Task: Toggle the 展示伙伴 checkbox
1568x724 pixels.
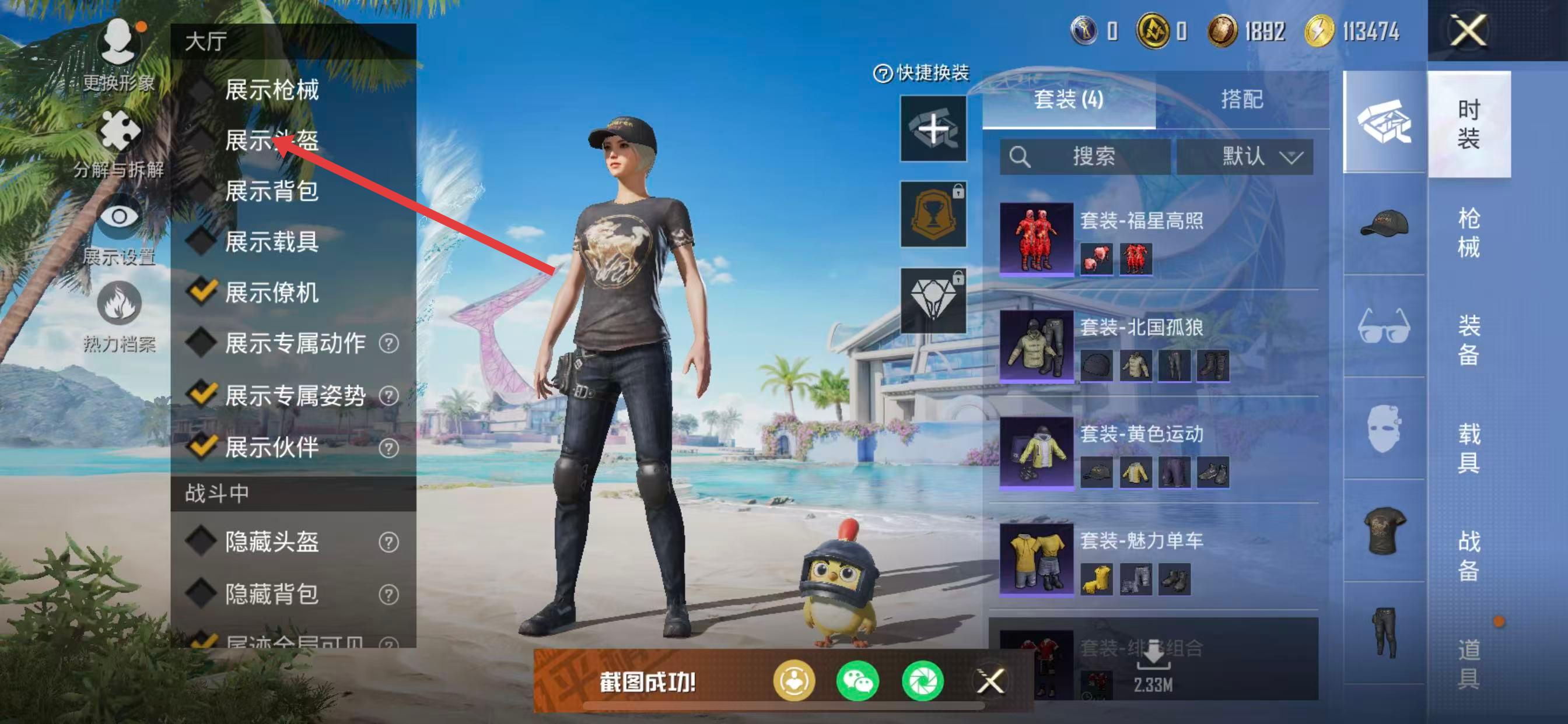Action: 202,447
